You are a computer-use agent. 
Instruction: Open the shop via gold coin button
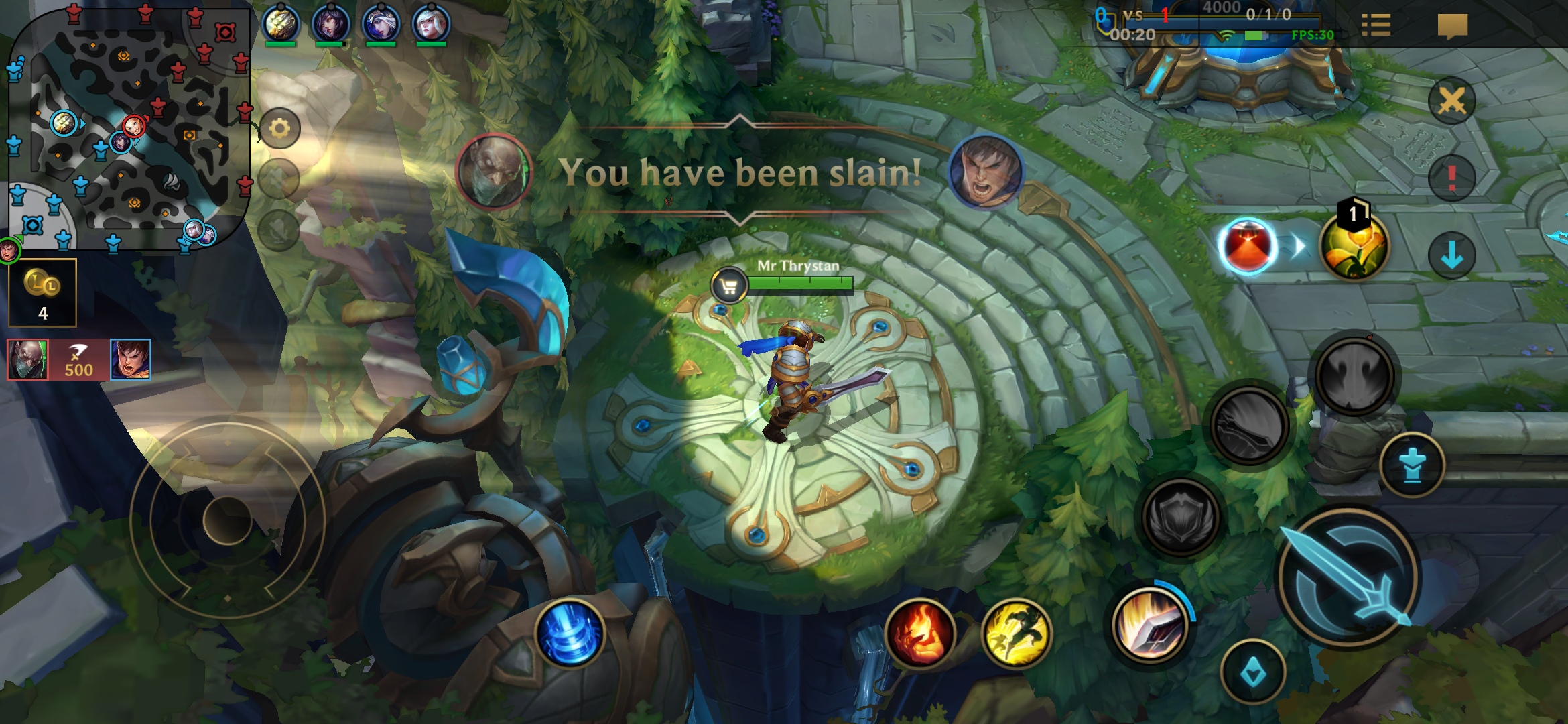click(42, 292)
